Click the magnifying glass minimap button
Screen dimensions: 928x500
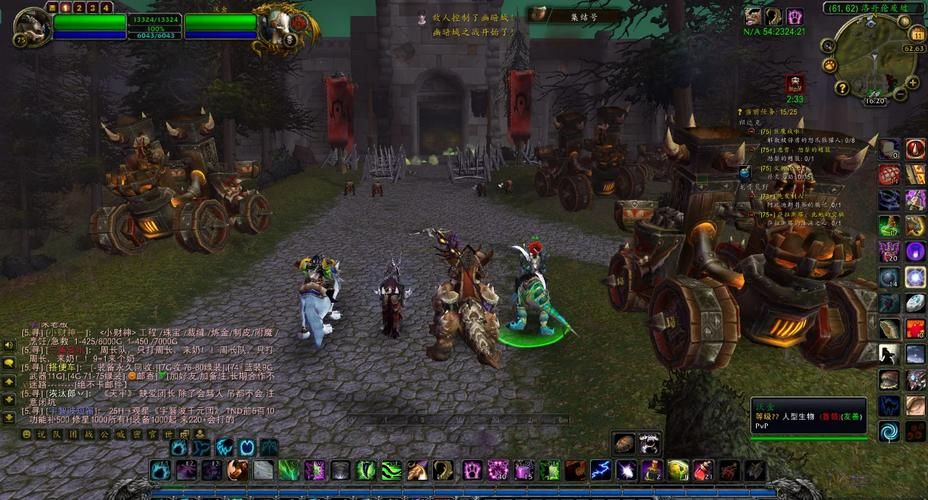coord(829,46)
